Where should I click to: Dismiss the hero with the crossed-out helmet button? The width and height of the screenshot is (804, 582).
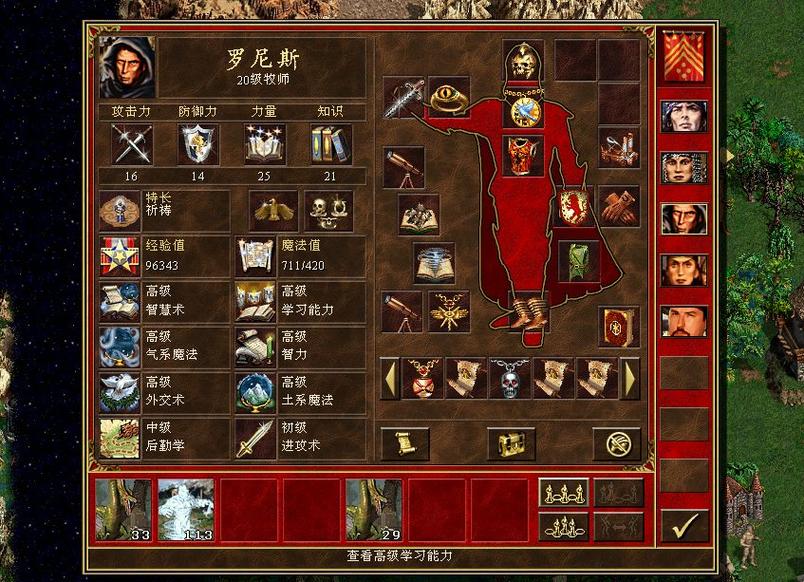[x=616, y=443]
